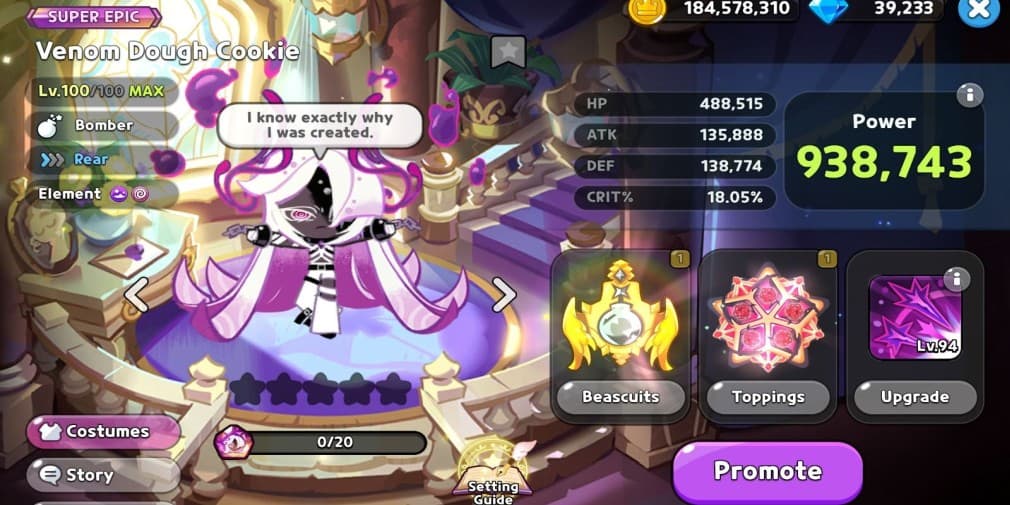Show the previous cookie with left arrow
This screenshot has height=505, width=1010.
[136, 294]
